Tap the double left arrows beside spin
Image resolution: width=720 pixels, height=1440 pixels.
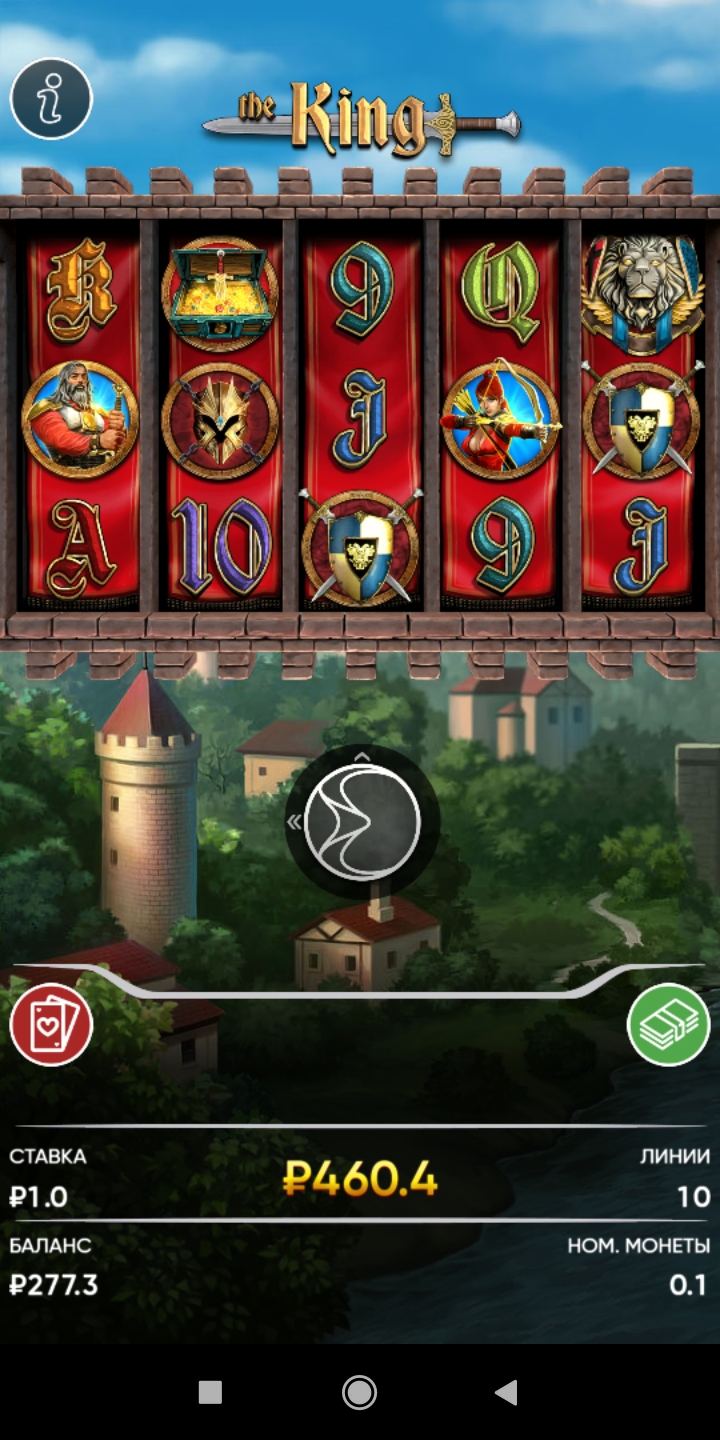tap(295, 822)
